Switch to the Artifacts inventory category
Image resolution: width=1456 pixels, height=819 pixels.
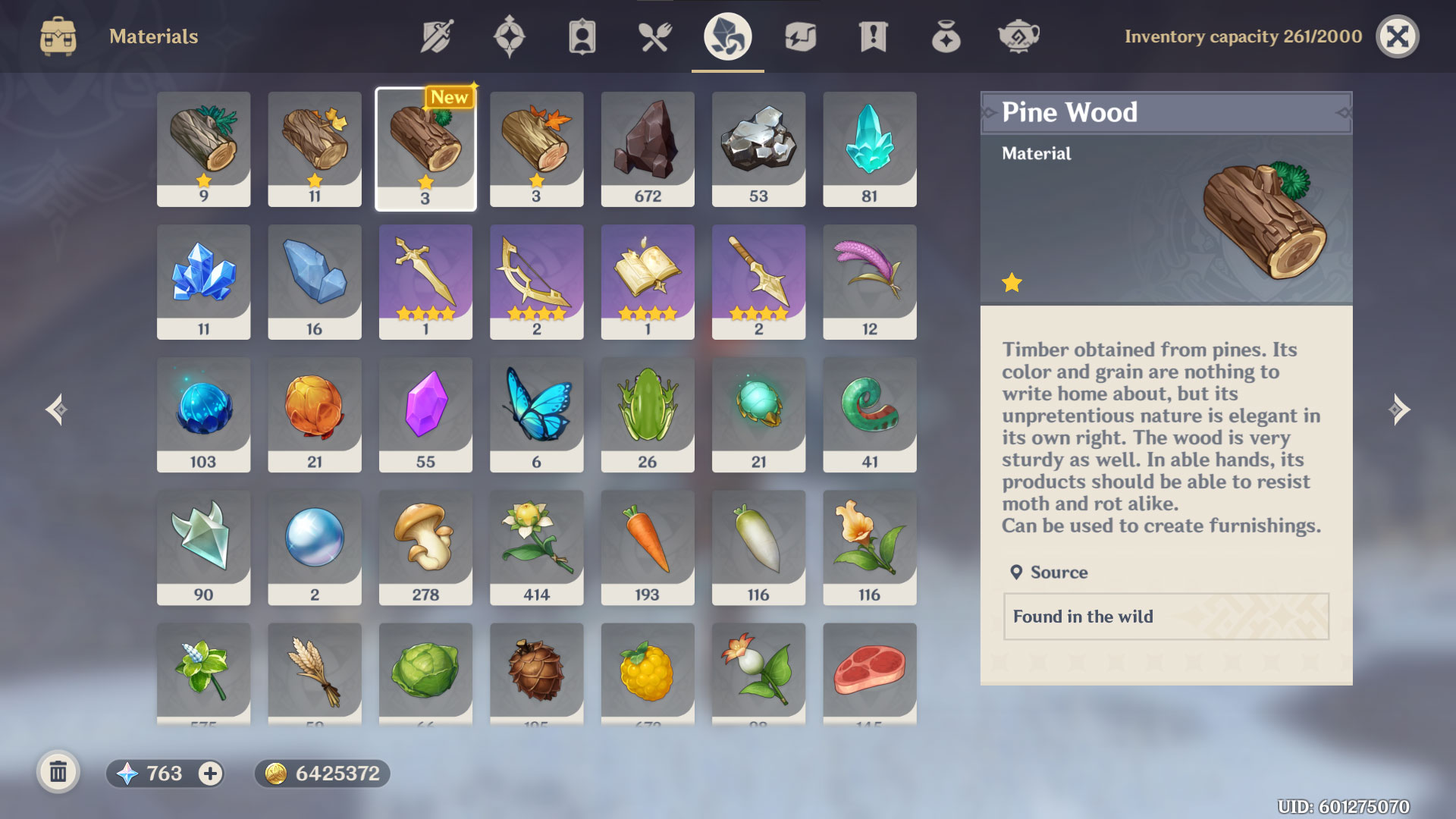point(510,36)
